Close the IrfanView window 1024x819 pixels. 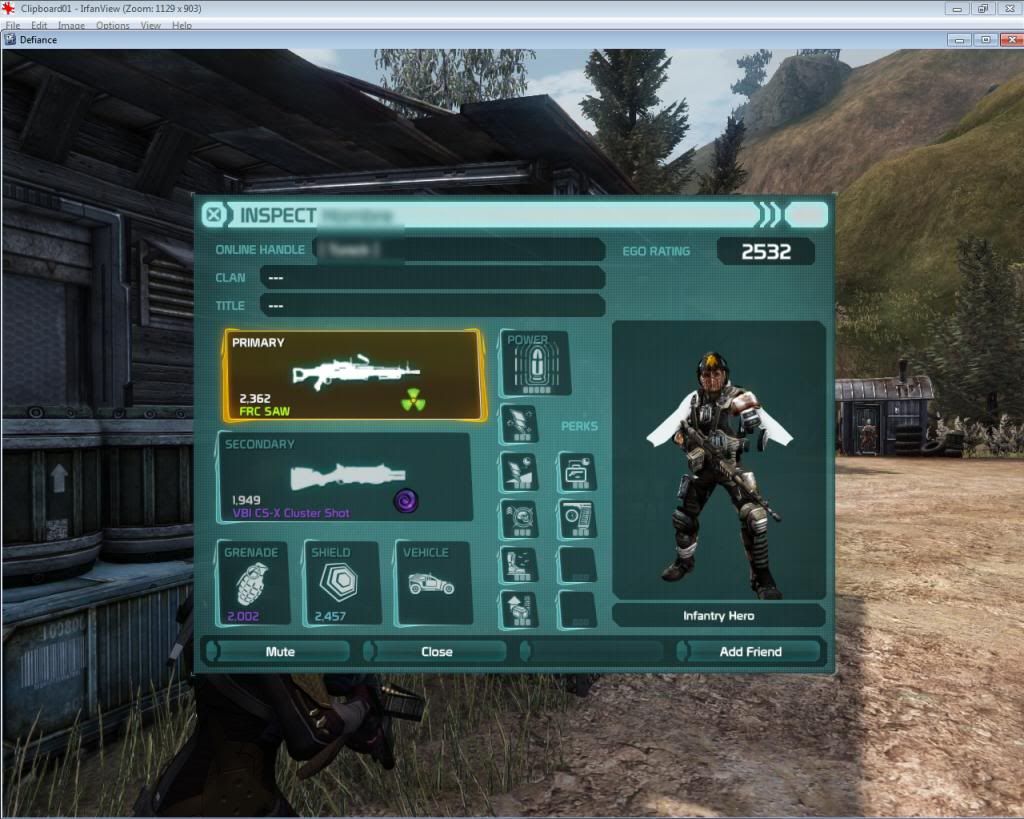click(x=1008, y=8)
